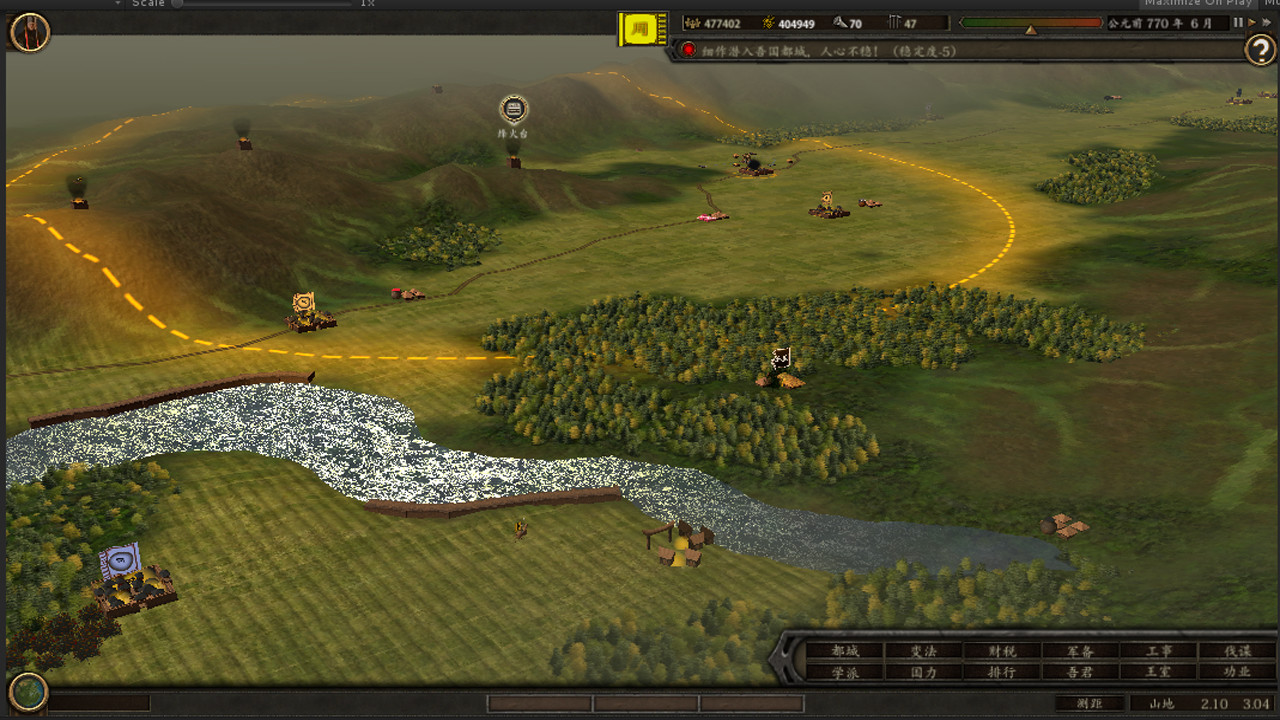Select the 财税 finance button
The width and height of the screenshot is (1280, 720).
[1001, 651]
